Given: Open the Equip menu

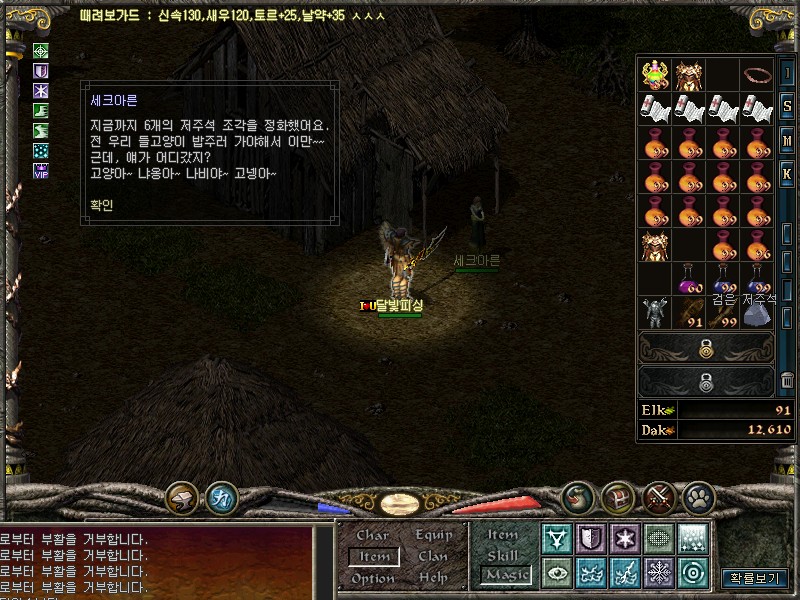Looking at the screenshot, I should (434, 536).
